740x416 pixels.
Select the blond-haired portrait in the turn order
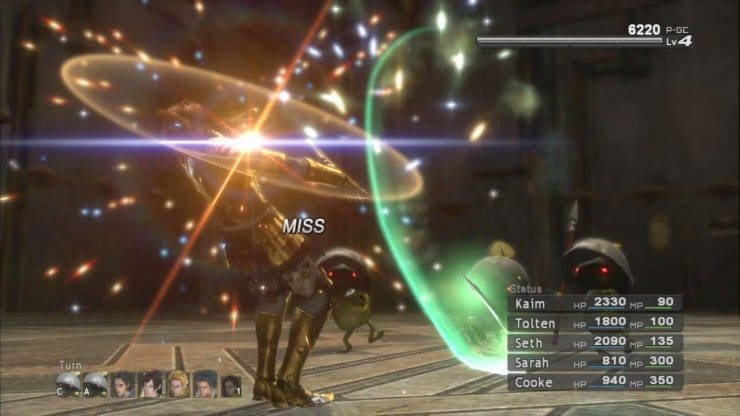tap(178, 385)
